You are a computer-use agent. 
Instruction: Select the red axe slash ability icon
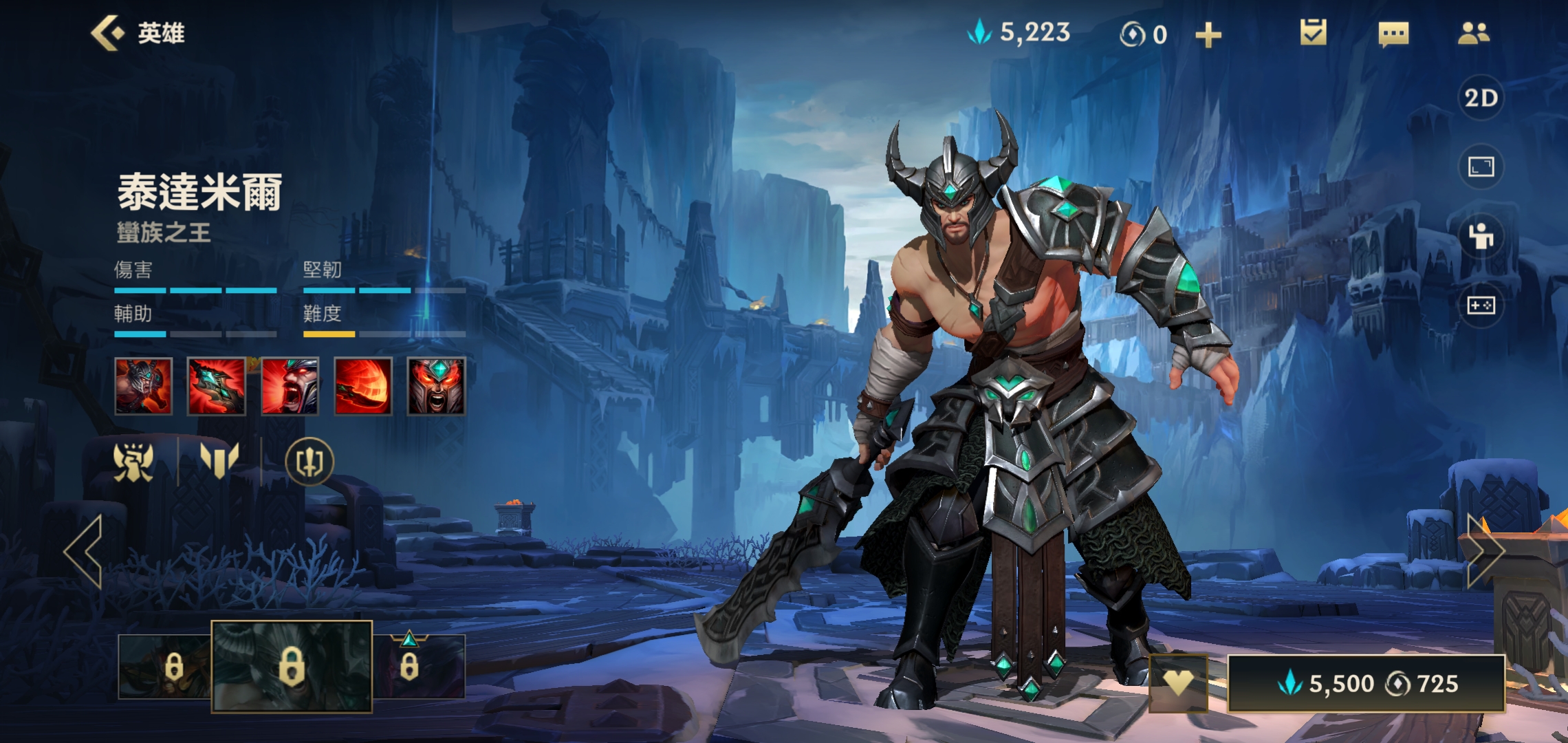point(217,386)
